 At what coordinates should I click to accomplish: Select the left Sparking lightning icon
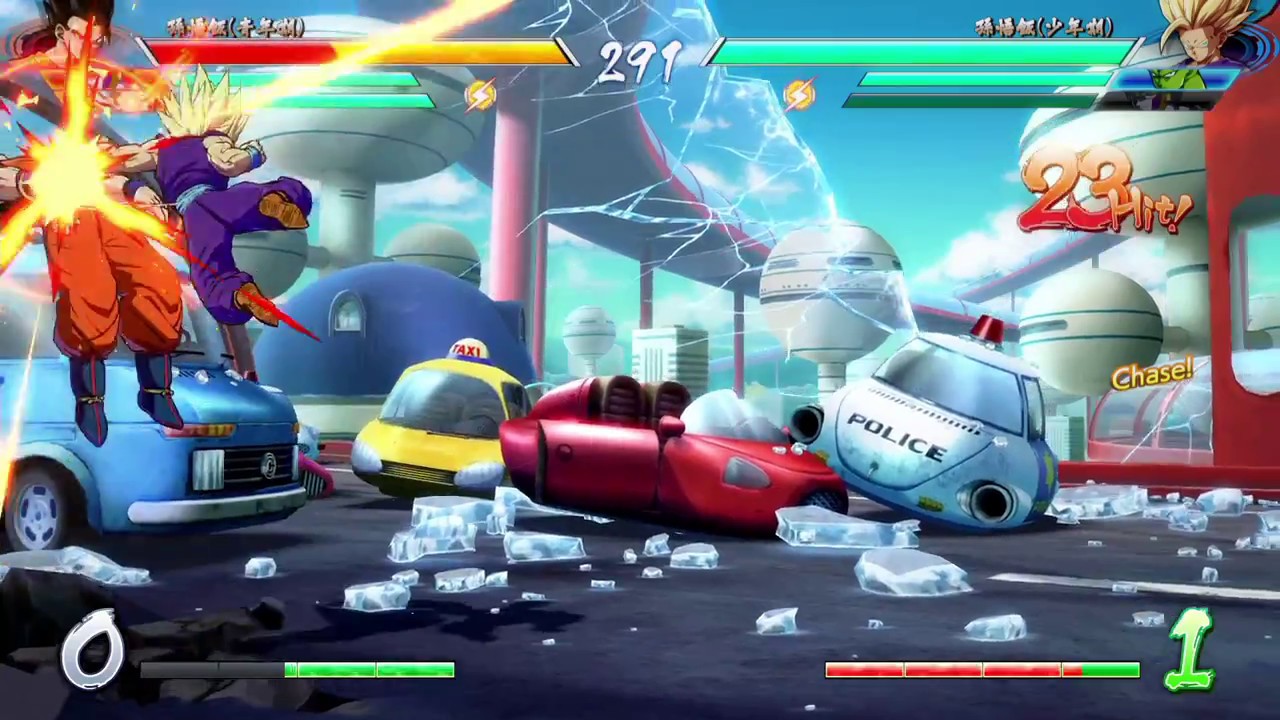[479, 95]
